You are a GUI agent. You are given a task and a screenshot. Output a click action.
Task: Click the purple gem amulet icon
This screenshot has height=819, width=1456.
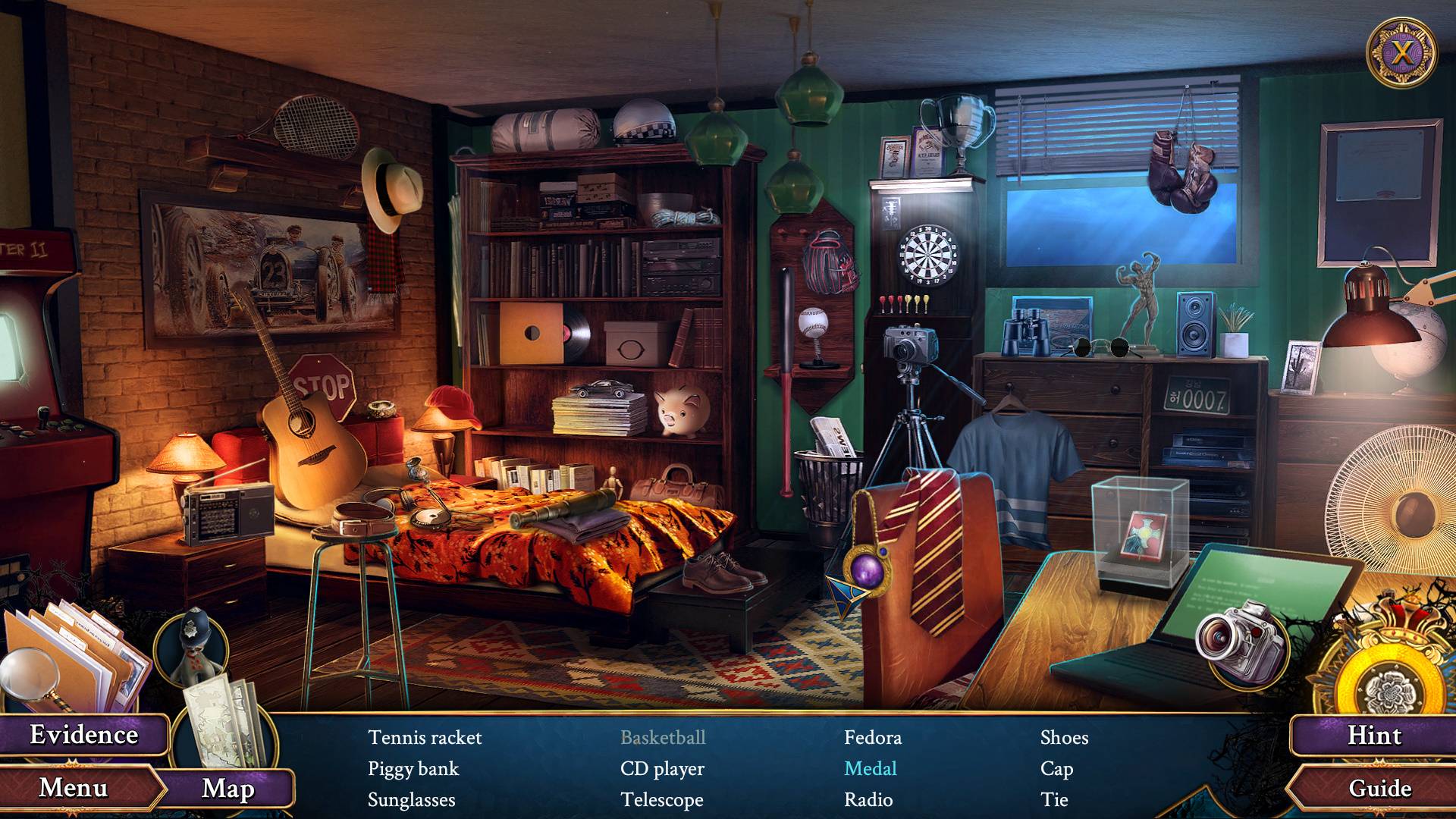pyautogui.click(x=866, y=573)
